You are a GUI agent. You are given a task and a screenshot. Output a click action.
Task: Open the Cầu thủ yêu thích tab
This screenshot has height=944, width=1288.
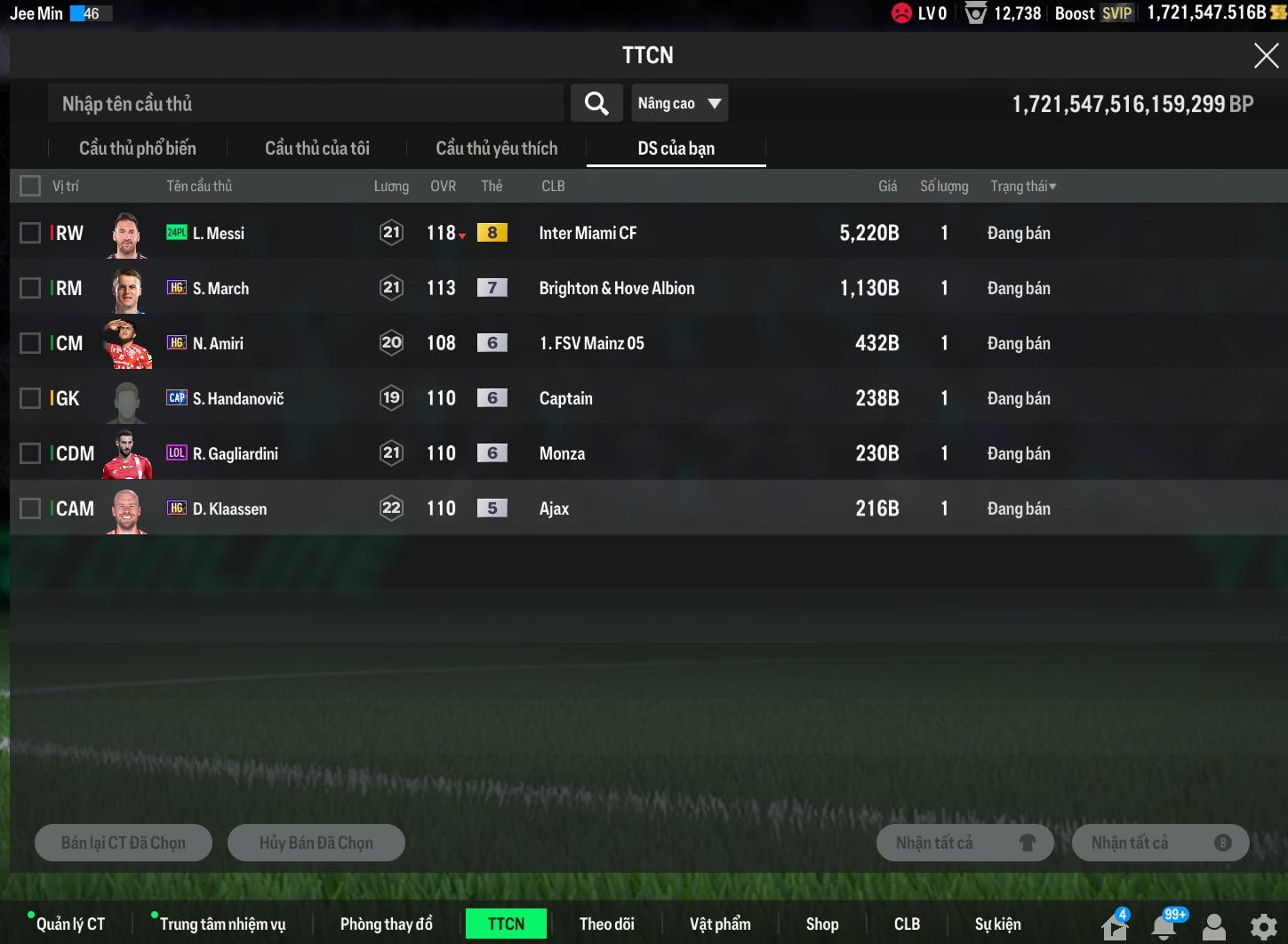click(x=496, y=148)
